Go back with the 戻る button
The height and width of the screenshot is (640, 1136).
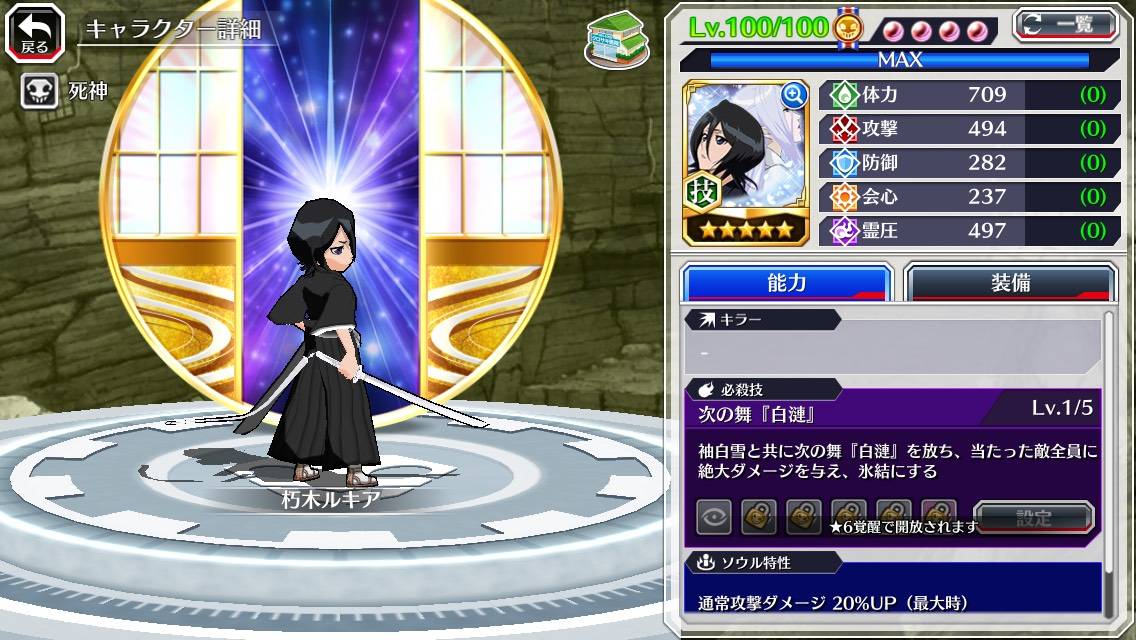(x=35, y=33)
